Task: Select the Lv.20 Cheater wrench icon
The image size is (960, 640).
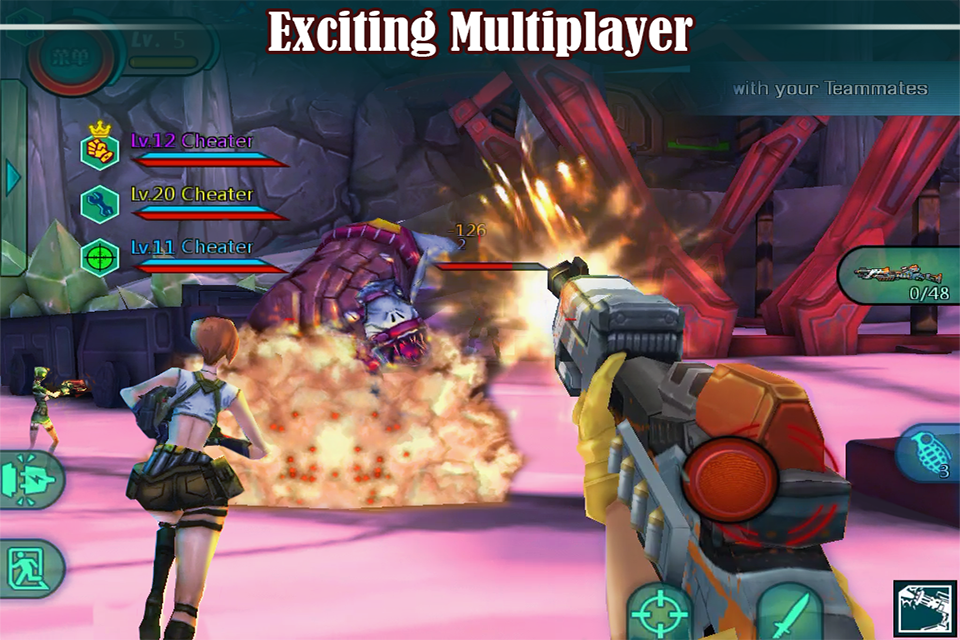Action: 99,203
